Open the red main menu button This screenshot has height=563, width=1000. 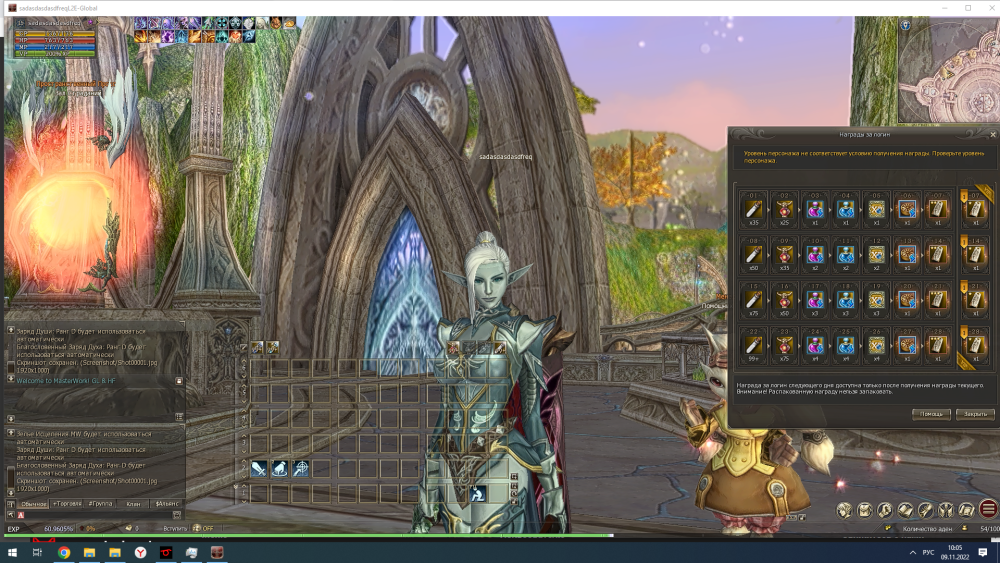[989, 510]
